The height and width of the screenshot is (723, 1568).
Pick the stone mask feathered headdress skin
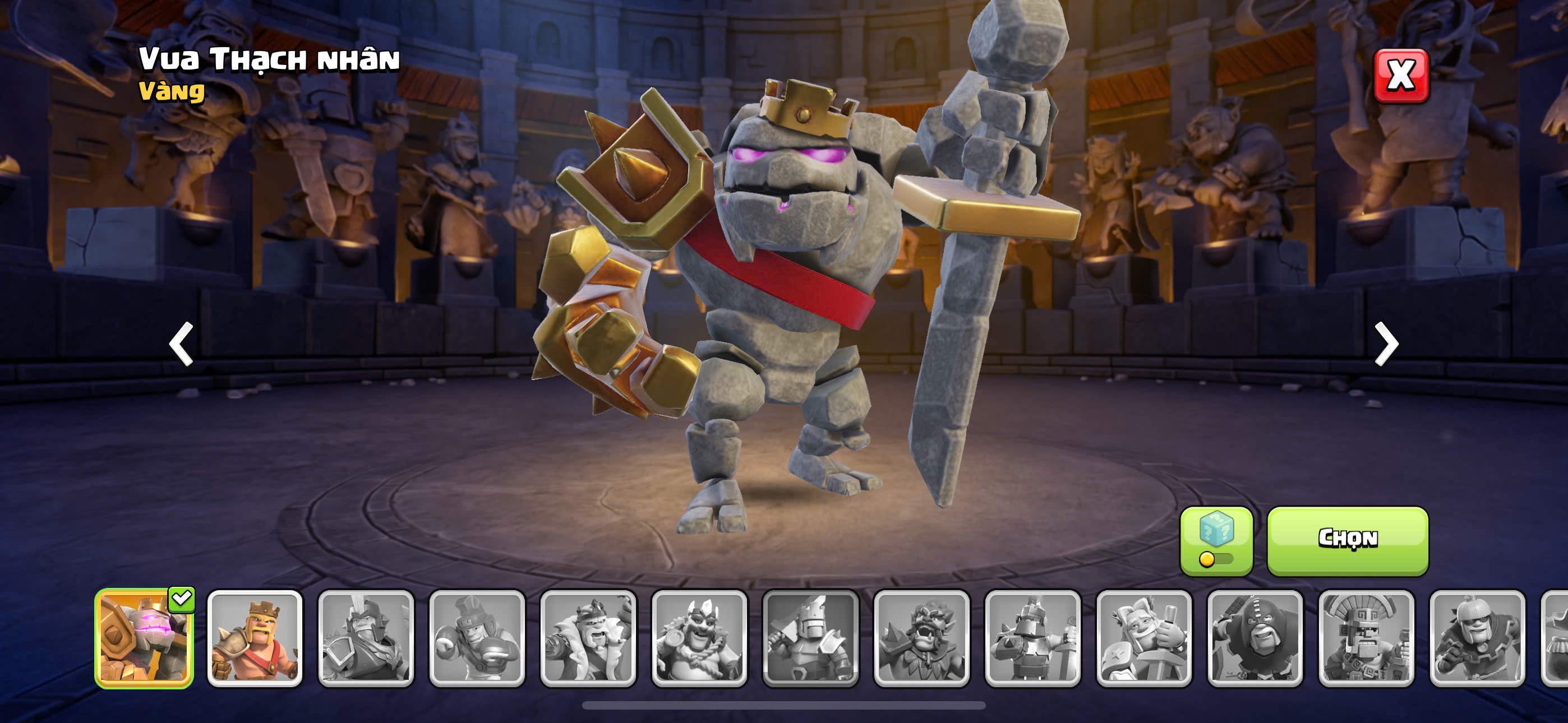1367,638
